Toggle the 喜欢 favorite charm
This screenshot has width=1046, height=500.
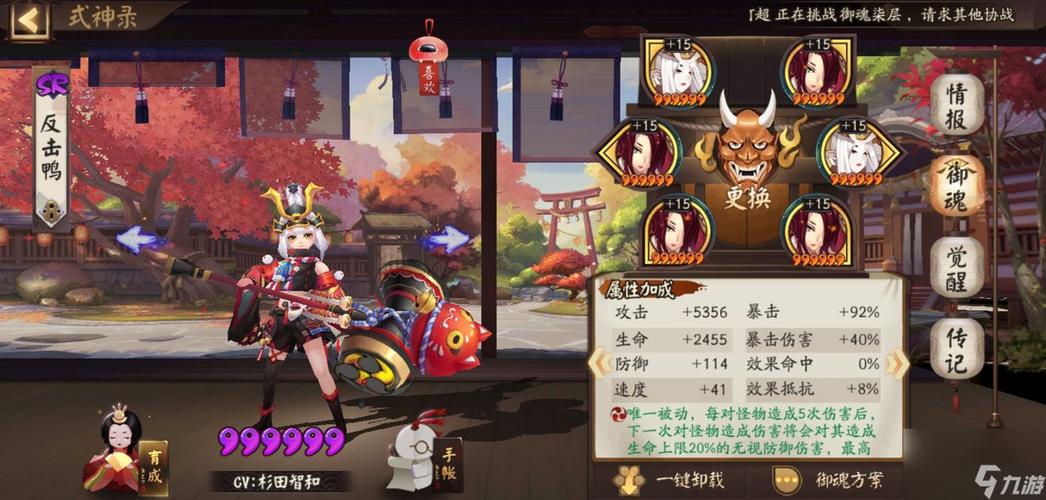[x=429, y=66]
